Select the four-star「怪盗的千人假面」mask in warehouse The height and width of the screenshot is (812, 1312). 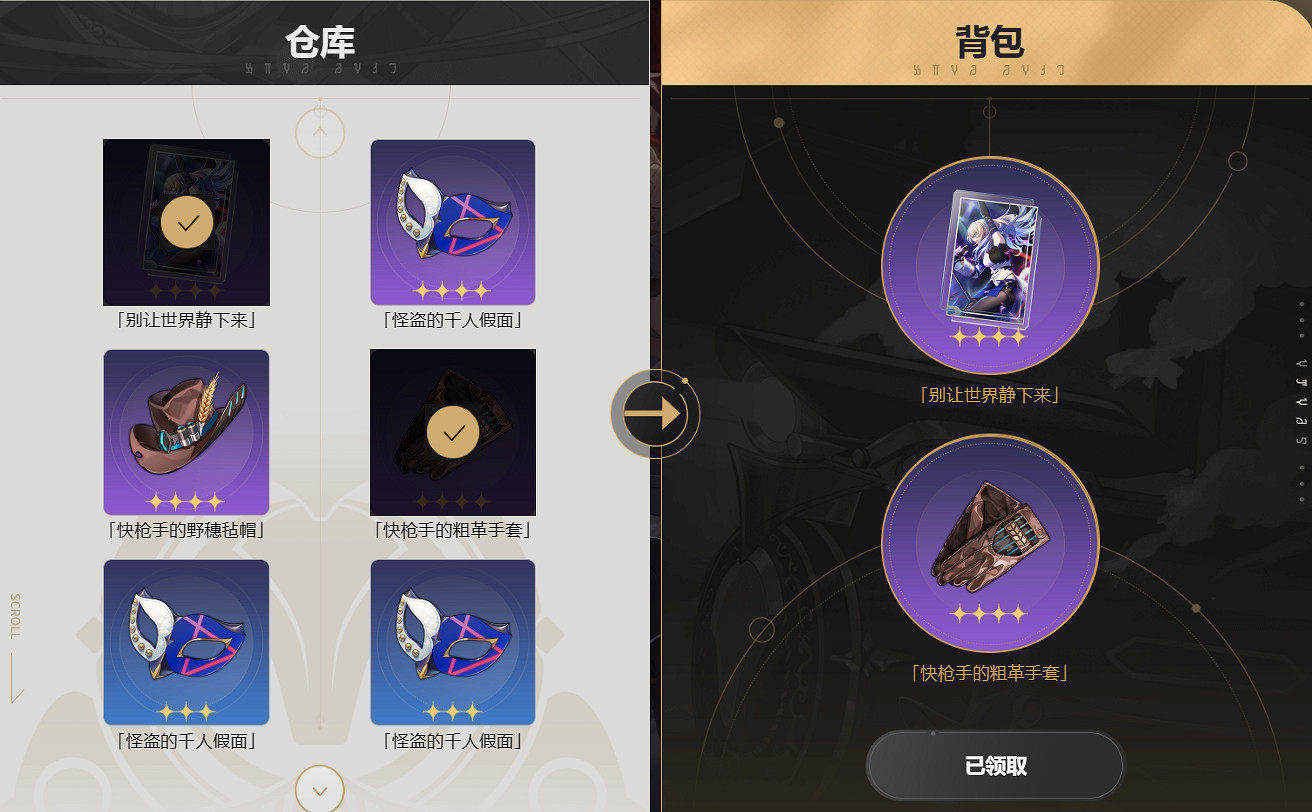(x=452, y=221)
